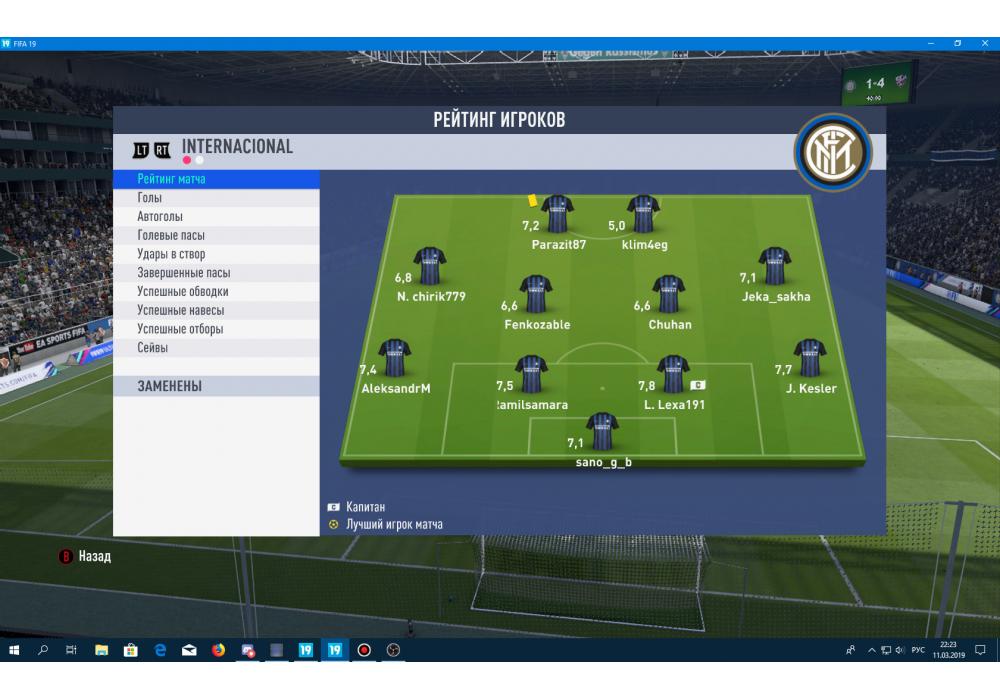1000x700 pixels.
Task: Select player Fenkozable's shirt
Action: click(x=536, y=294)
